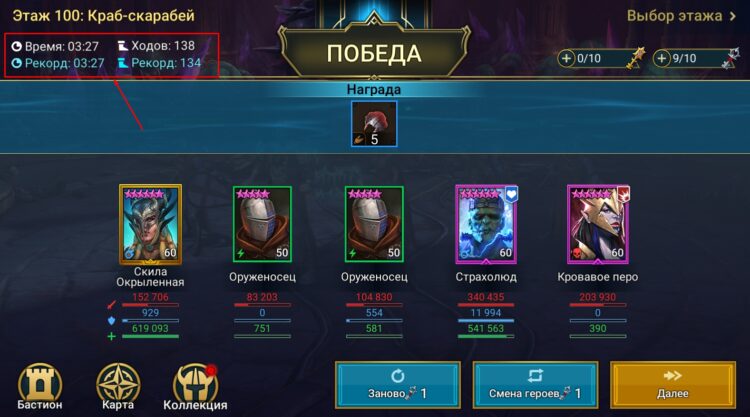The height and width of the screenshot is (417, 750).
Task: View the Кровавое перо hero portrait
Action: (598, 223)
